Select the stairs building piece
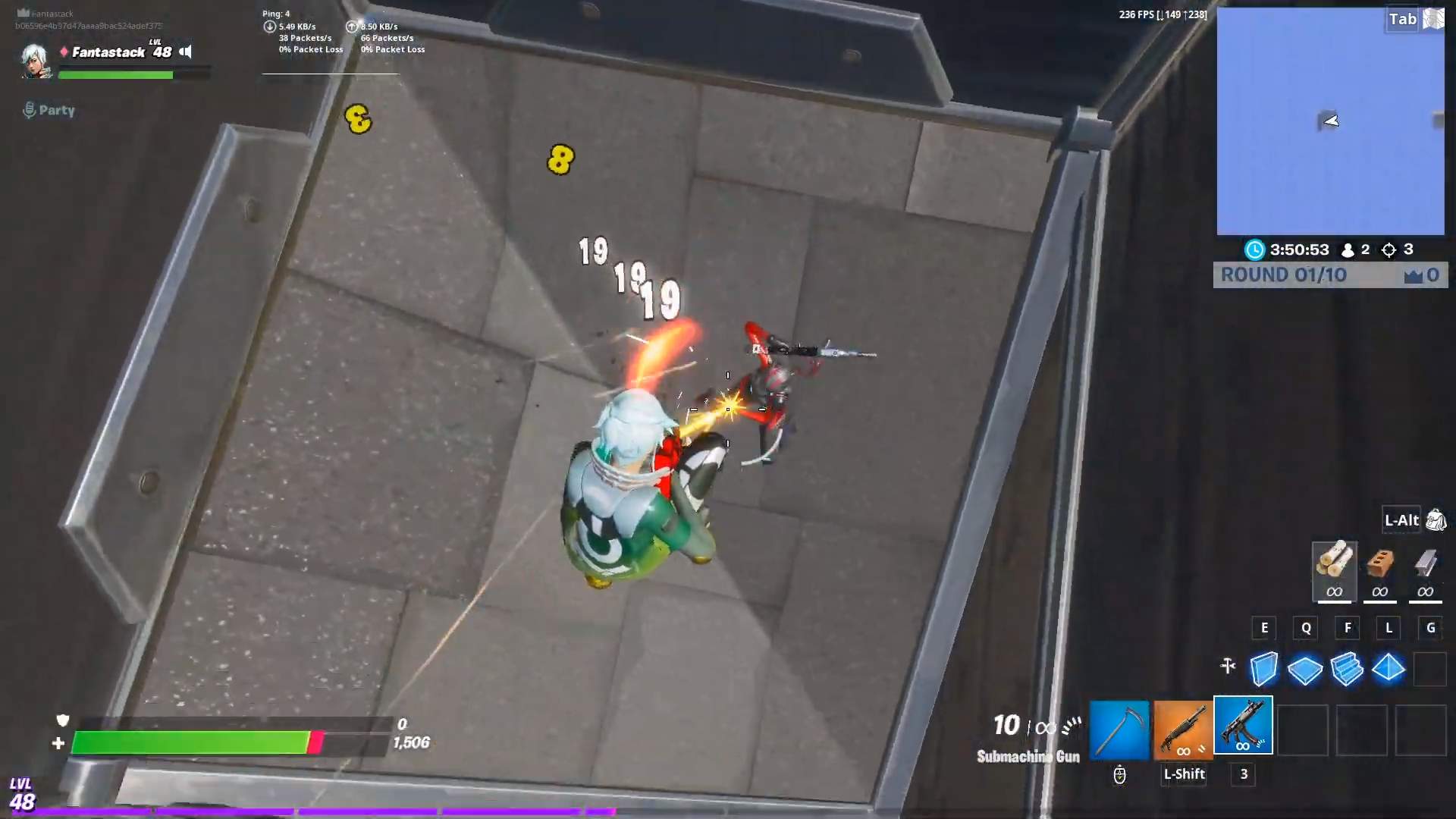 coord(1348,669)
